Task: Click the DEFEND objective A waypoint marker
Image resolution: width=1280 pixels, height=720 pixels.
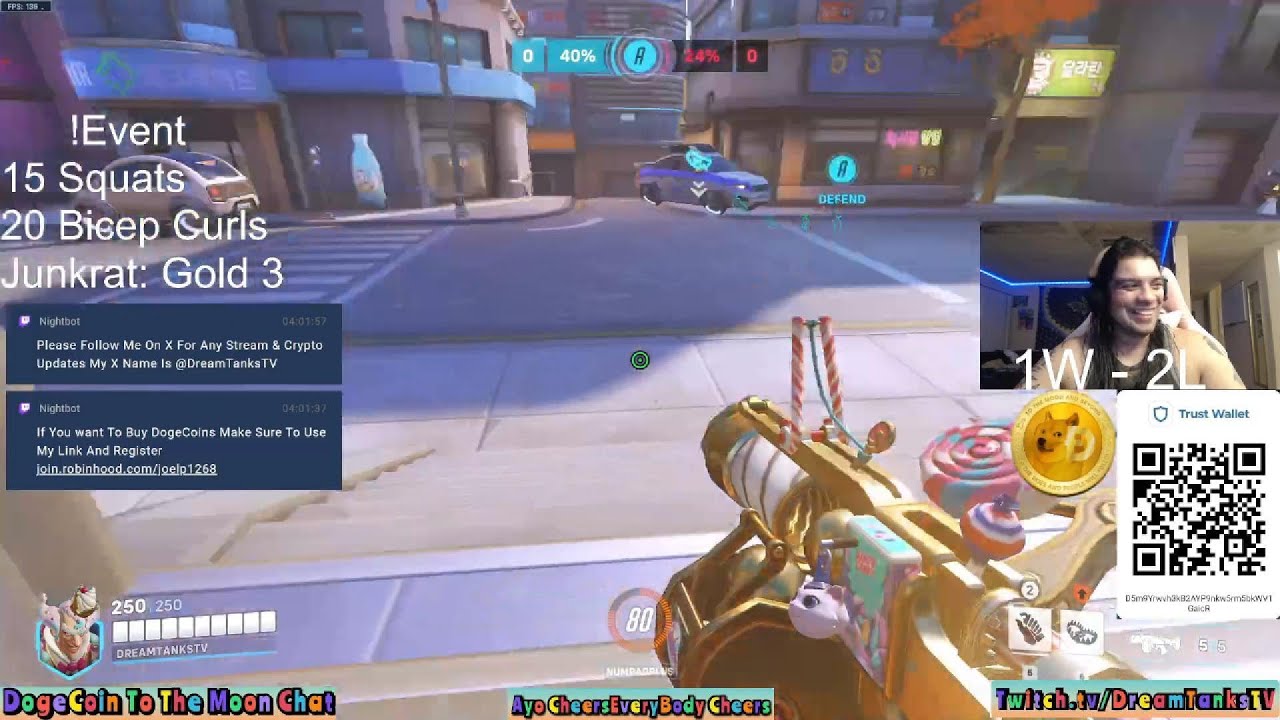Action: click(x=842, y=170)
